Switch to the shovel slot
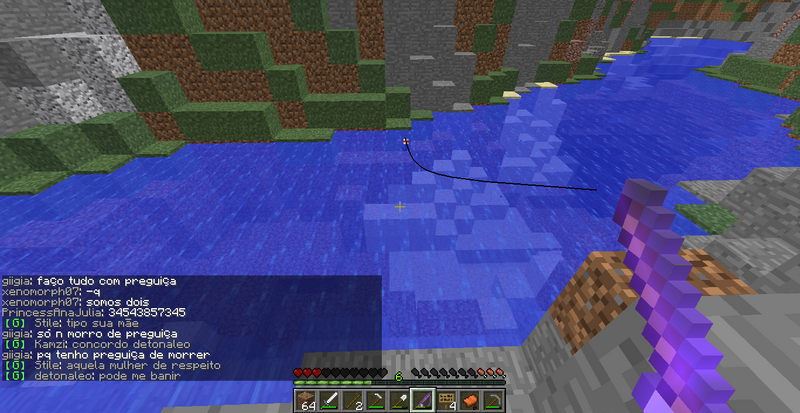The width and height of the screenshot is (800, 413). pos(399,400)
